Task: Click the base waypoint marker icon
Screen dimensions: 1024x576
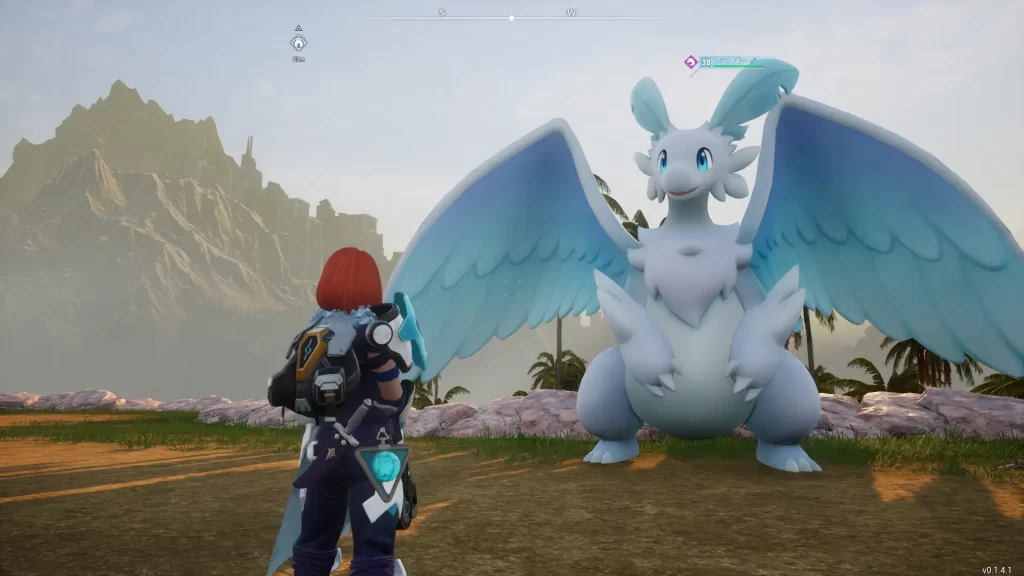Action: click(298, 43)
